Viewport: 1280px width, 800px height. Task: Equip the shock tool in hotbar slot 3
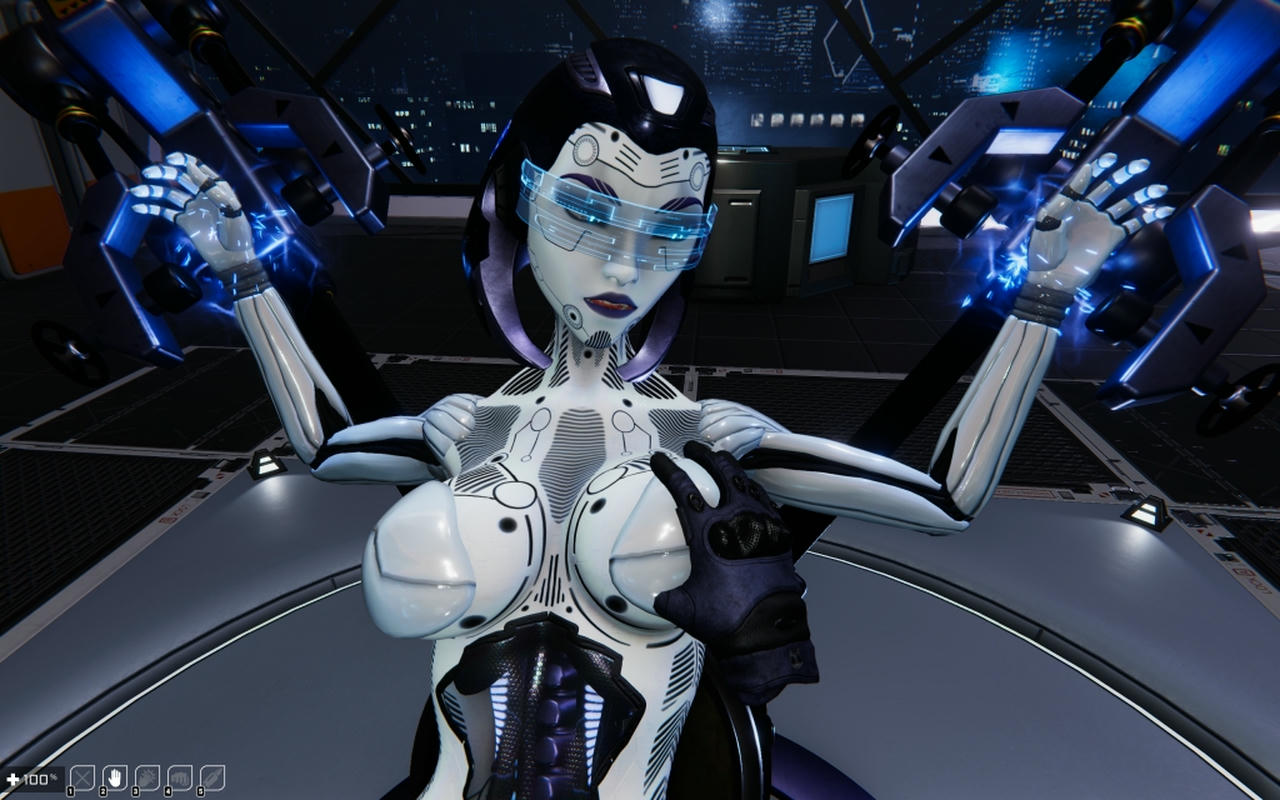[146, 775]
